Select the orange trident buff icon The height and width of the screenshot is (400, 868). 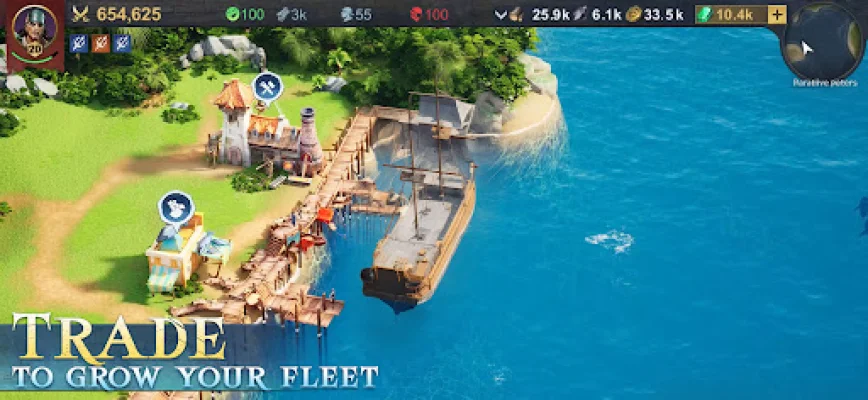100,43
